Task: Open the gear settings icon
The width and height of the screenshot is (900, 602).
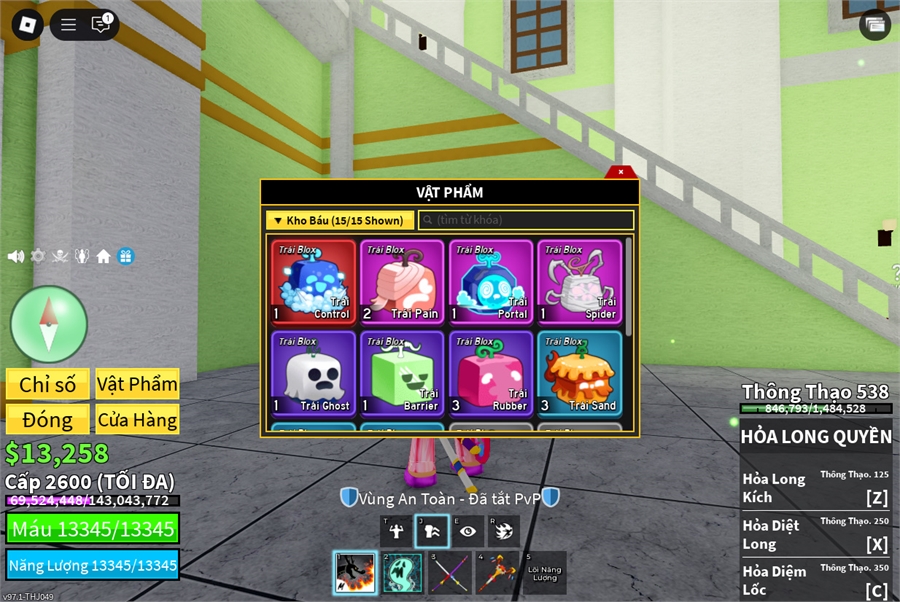Action: pyautogui.click(x=38, y=256)
